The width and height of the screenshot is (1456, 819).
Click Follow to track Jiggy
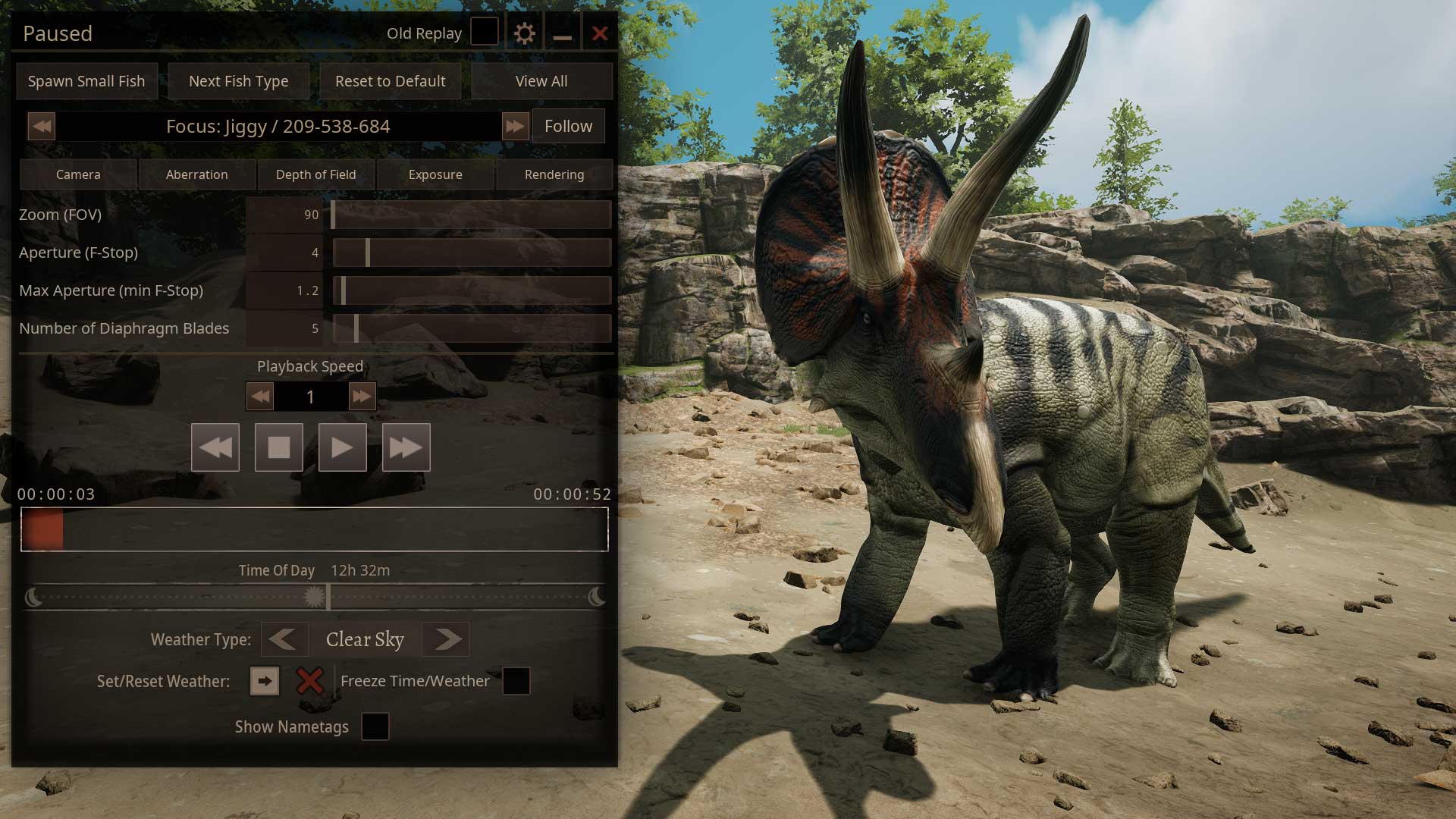tap(568, 126)
